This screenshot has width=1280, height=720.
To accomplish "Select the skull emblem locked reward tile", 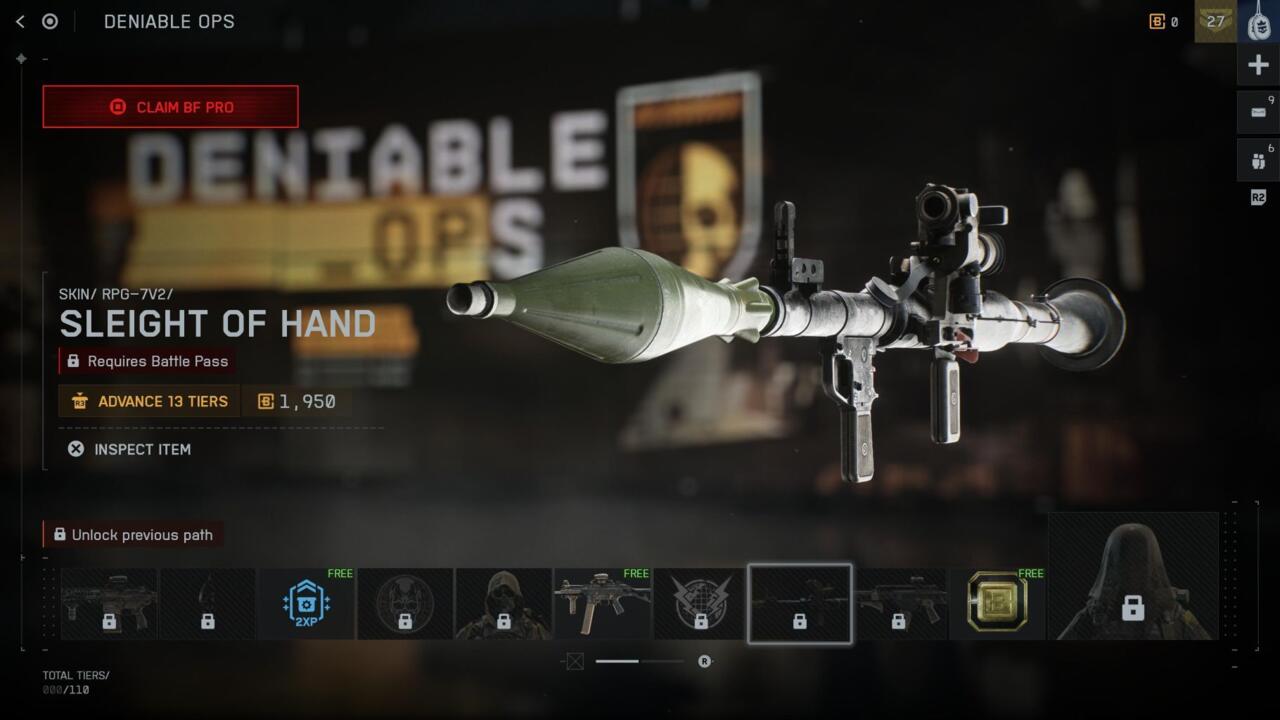I will [405, 603].
